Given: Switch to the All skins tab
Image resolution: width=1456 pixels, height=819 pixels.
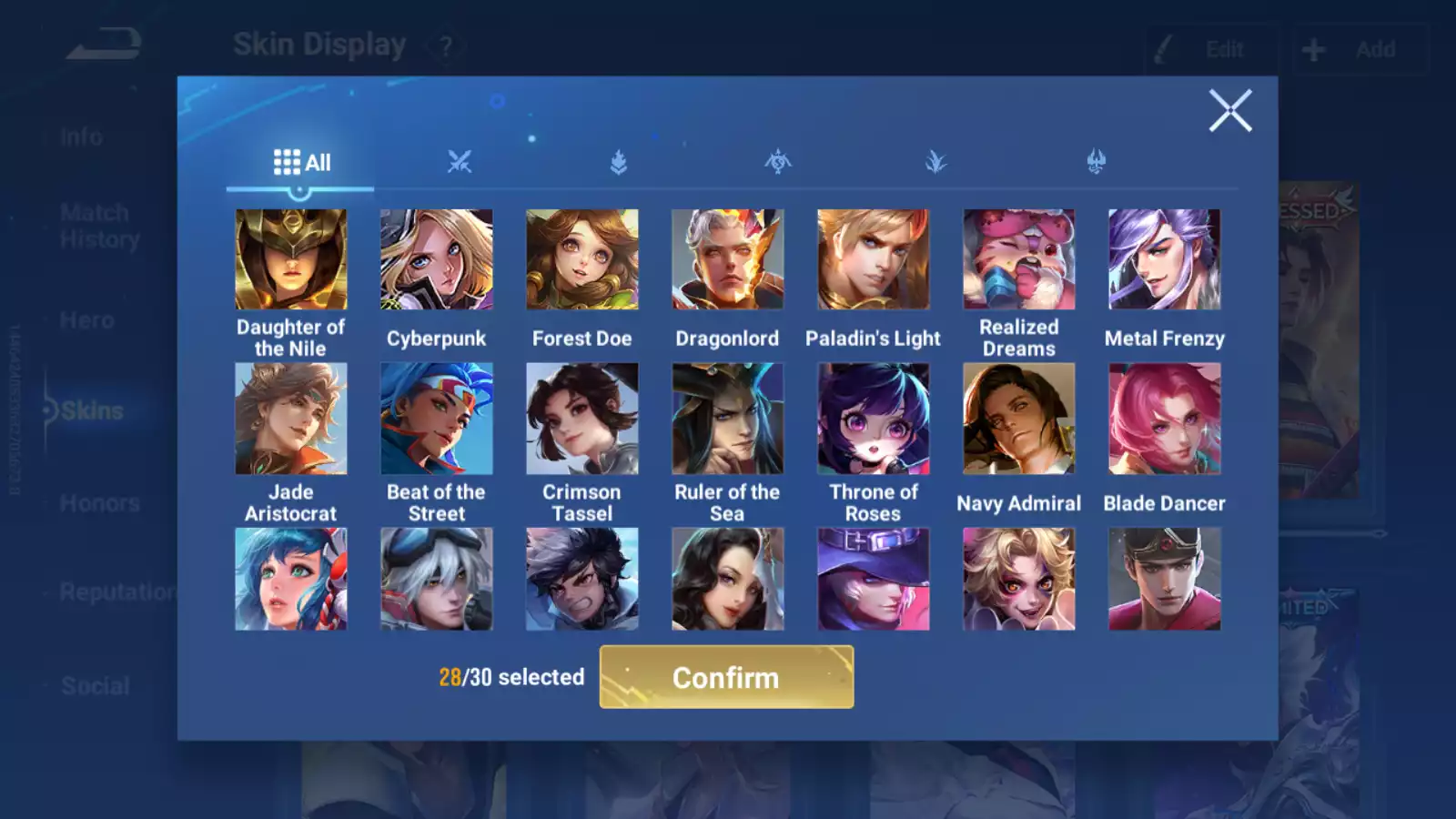Looking at the screenshot, I should click(x=299, y=161).
